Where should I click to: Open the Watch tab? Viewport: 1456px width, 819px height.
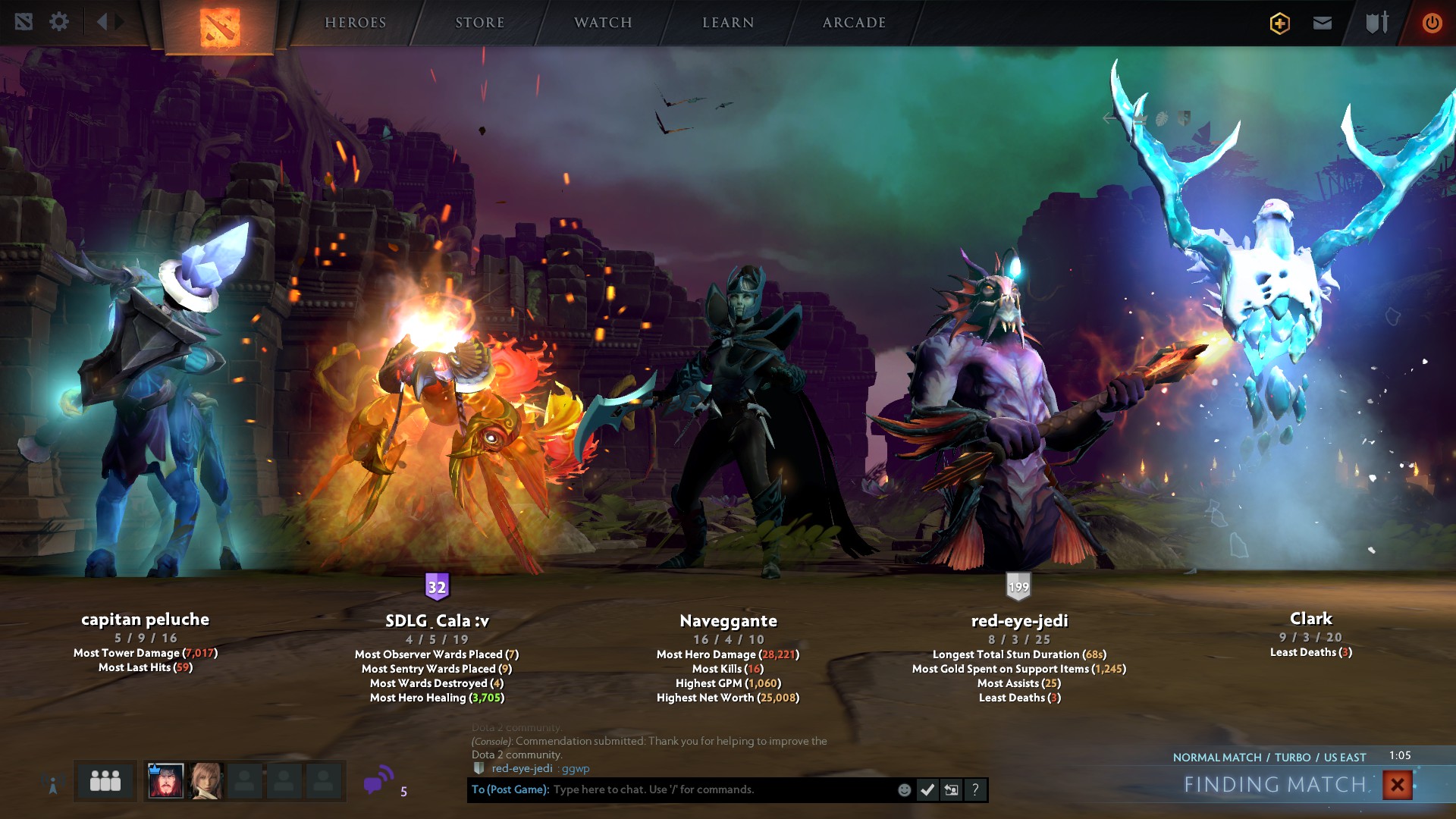click(603, 23)
